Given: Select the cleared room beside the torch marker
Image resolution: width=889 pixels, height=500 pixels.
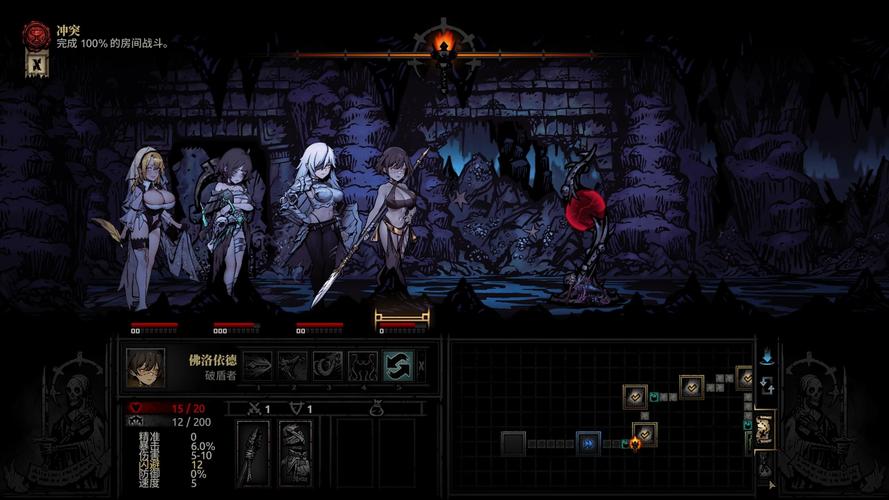Looking at the screenshot, I should [x=645, y=433].
